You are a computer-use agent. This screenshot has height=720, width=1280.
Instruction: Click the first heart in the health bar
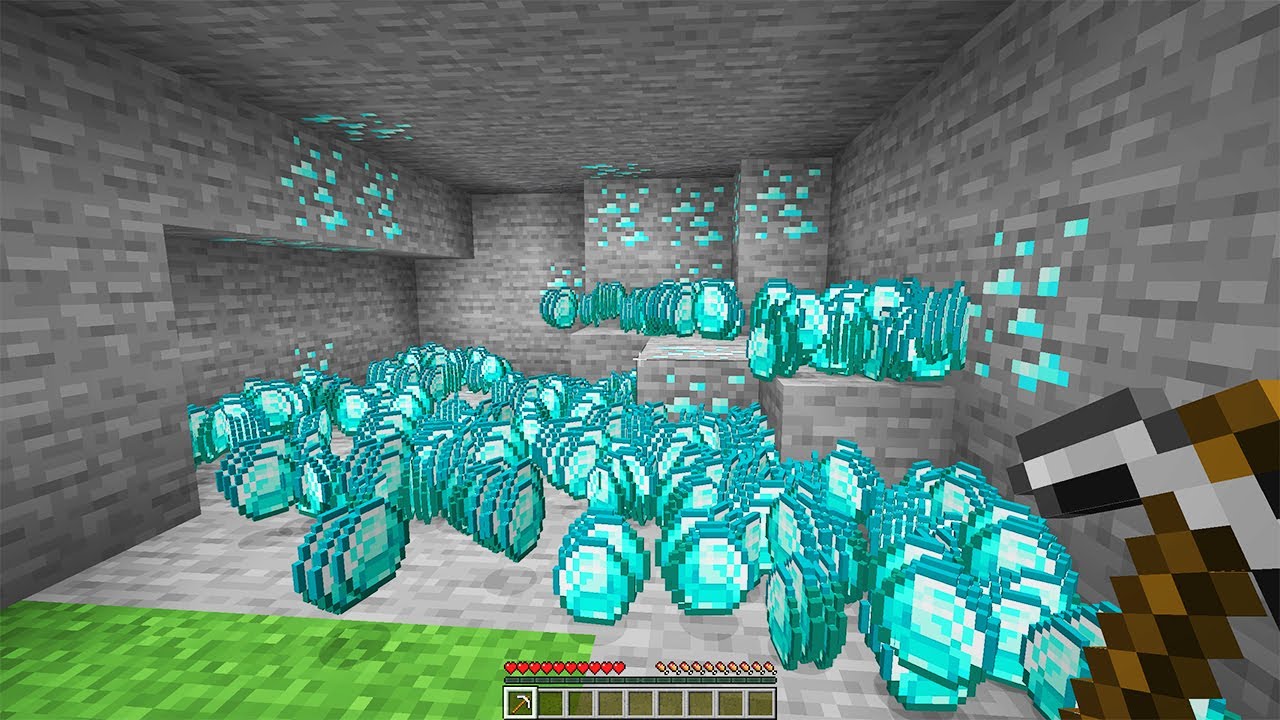point(510,667)
